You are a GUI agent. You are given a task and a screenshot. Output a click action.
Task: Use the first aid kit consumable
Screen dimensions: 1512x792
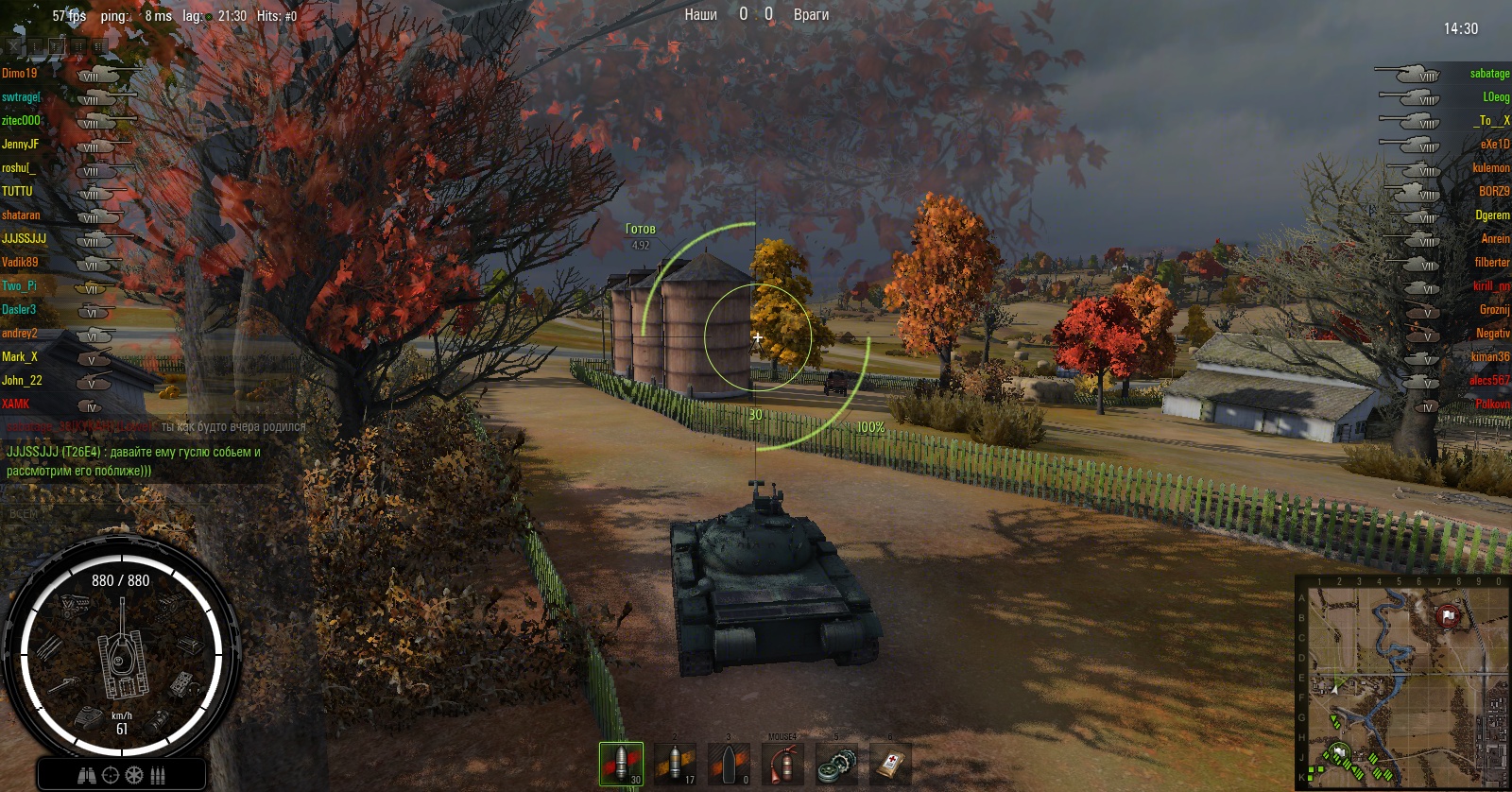pyautogui.click(x=890, y=764)
